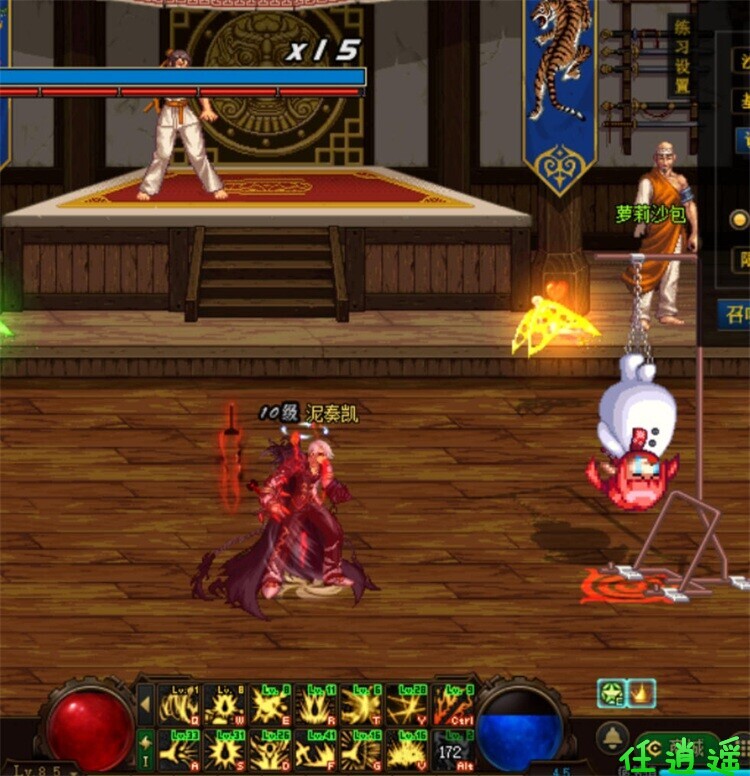750x776 pixels.
Task: Use the skill bound to W
Action: point(225,705)
